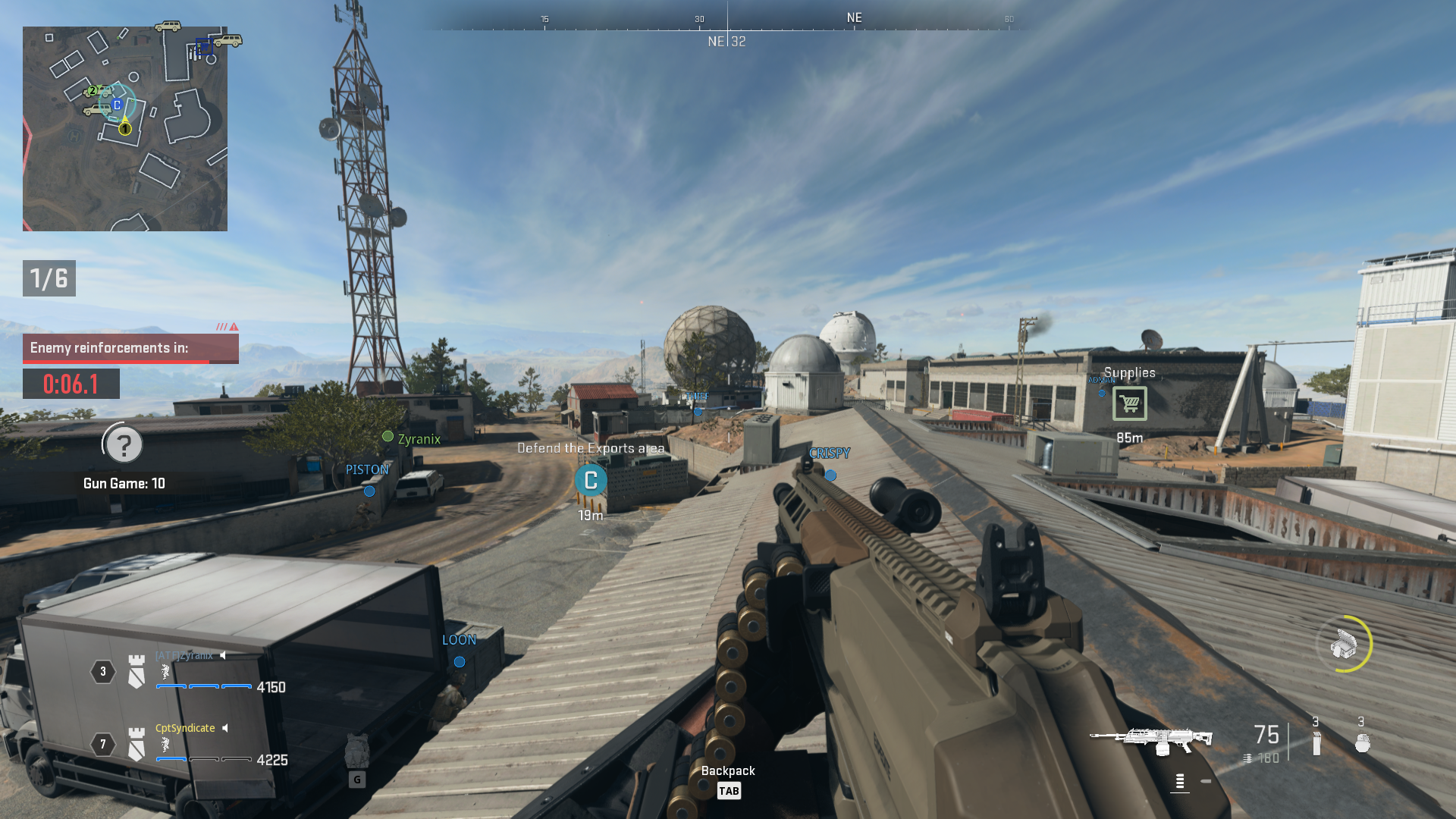
Task: Click the Defend the Exports area C marker
Action: click(x=590, y=480)
